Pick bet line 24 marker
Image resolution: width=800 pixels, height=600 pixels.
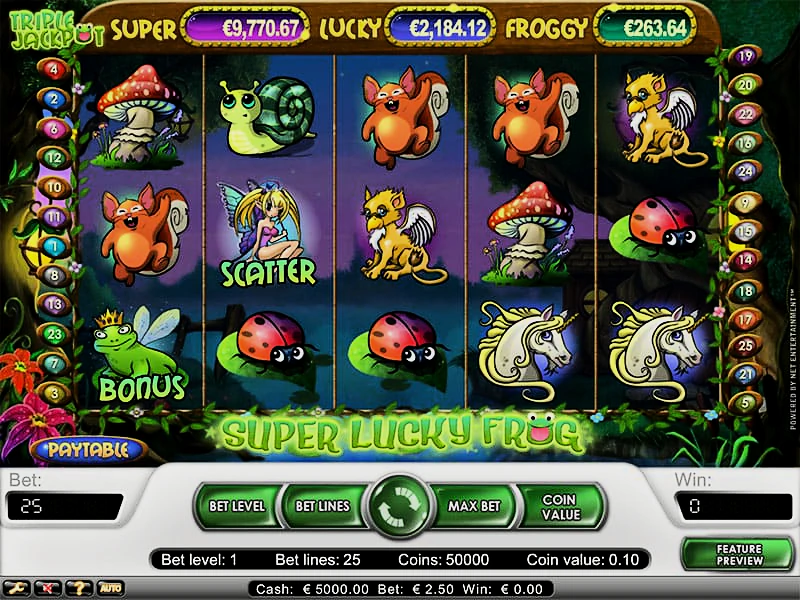[744, 171]
